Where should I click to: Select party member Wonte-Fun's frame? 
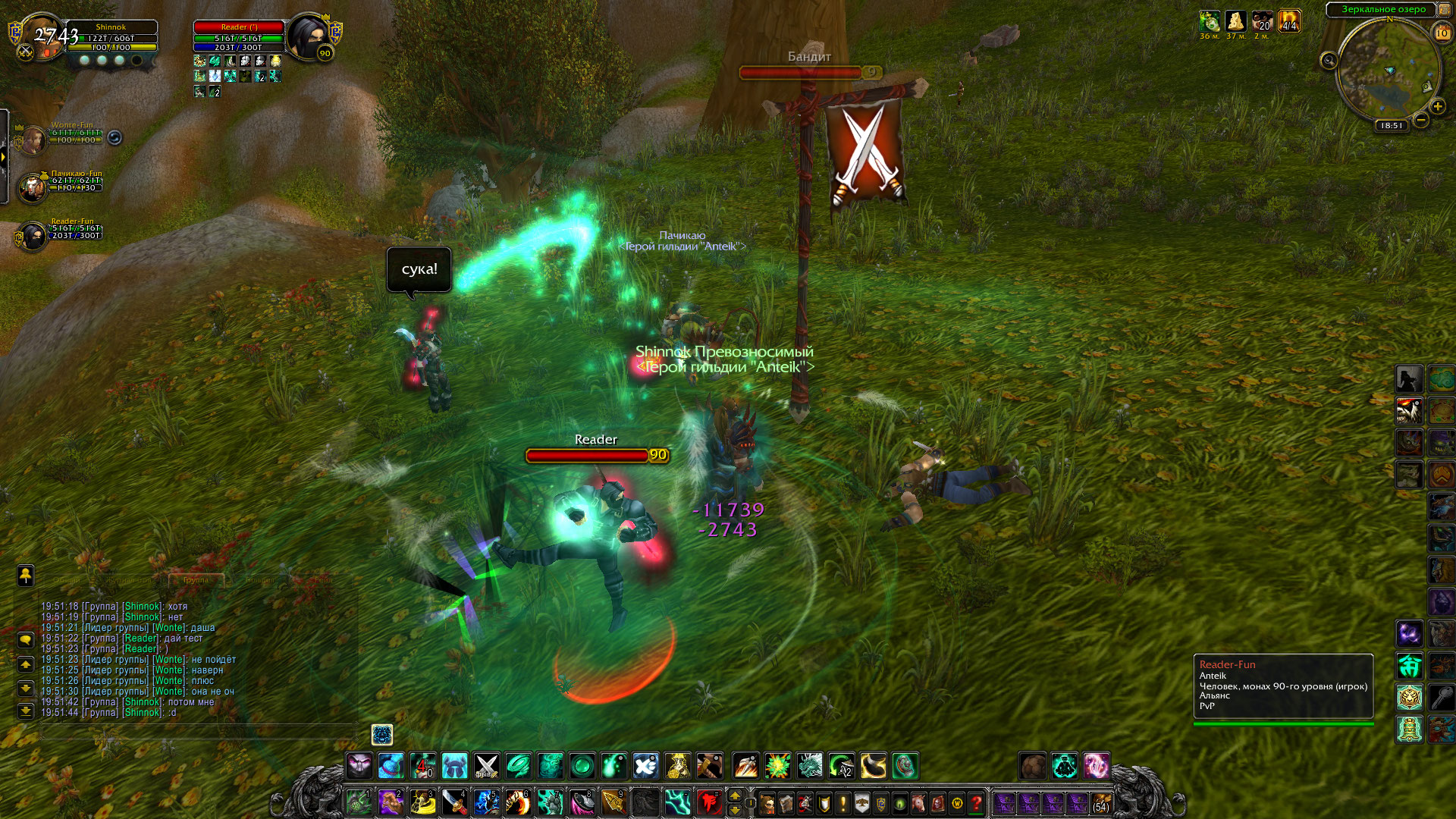click(x=34, y=139)
